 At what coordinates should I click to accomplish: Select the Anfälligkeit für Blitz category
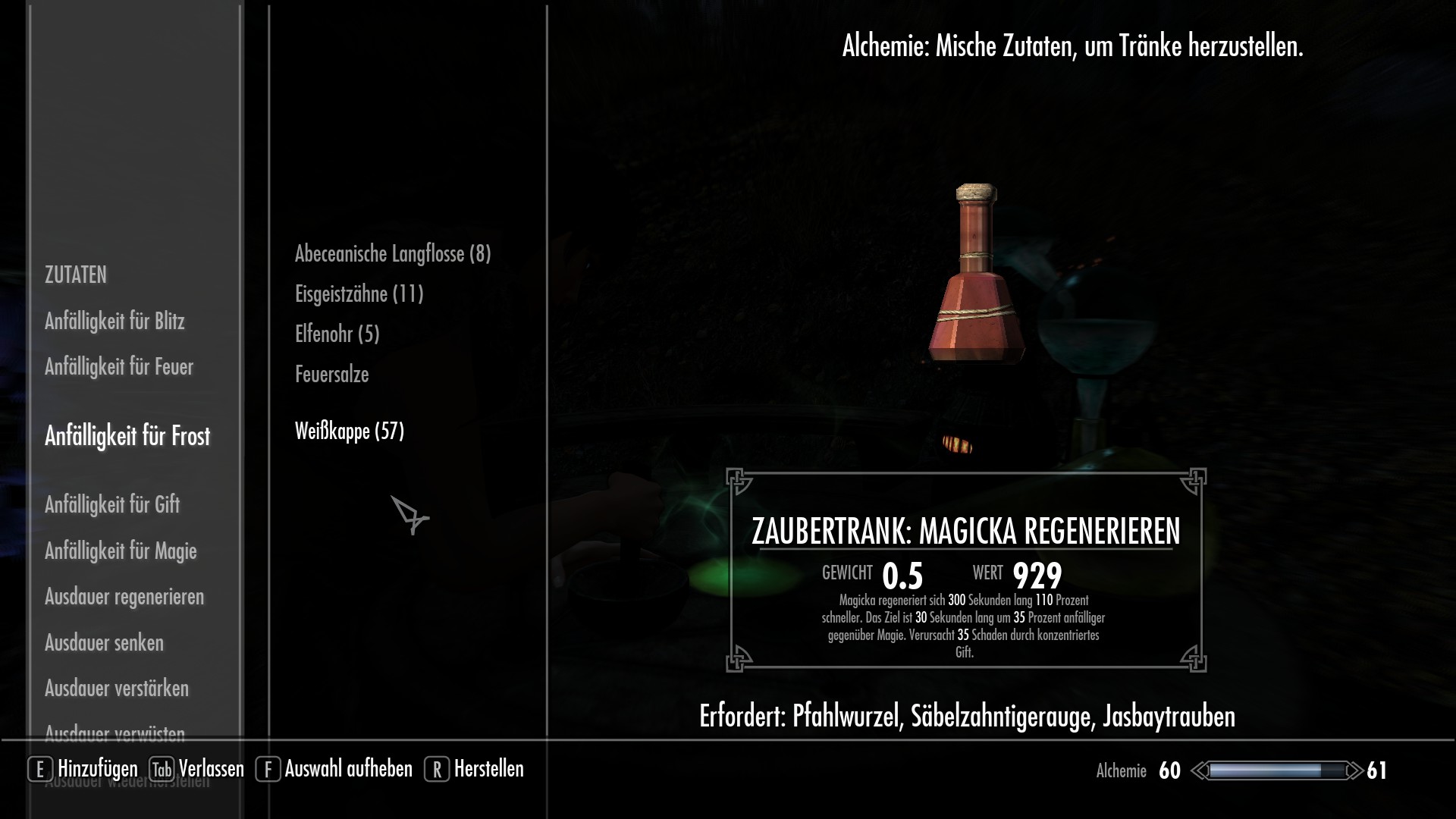point(116,322)
